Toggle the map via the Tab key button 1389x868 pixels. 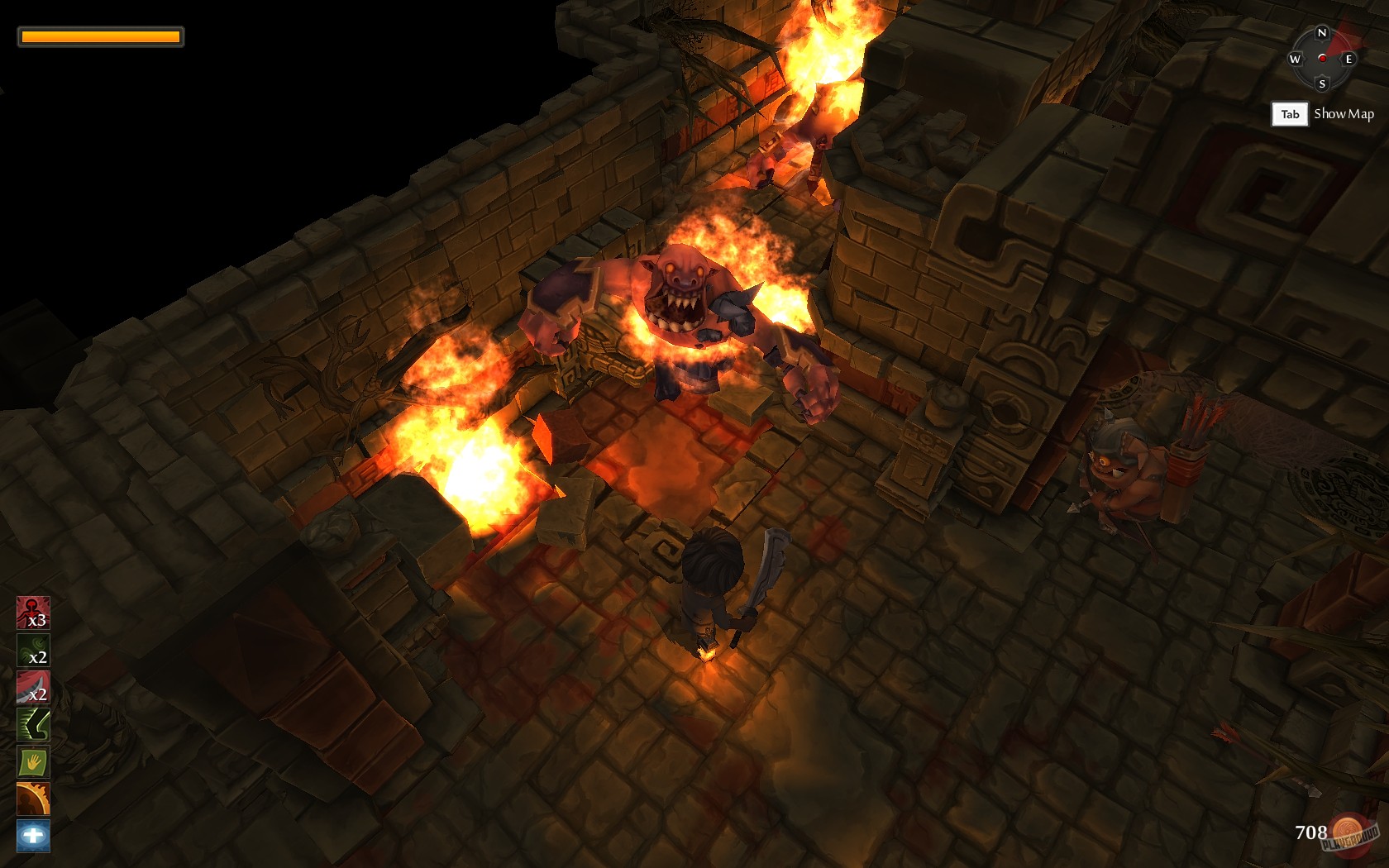click(x=1290, y=114)
